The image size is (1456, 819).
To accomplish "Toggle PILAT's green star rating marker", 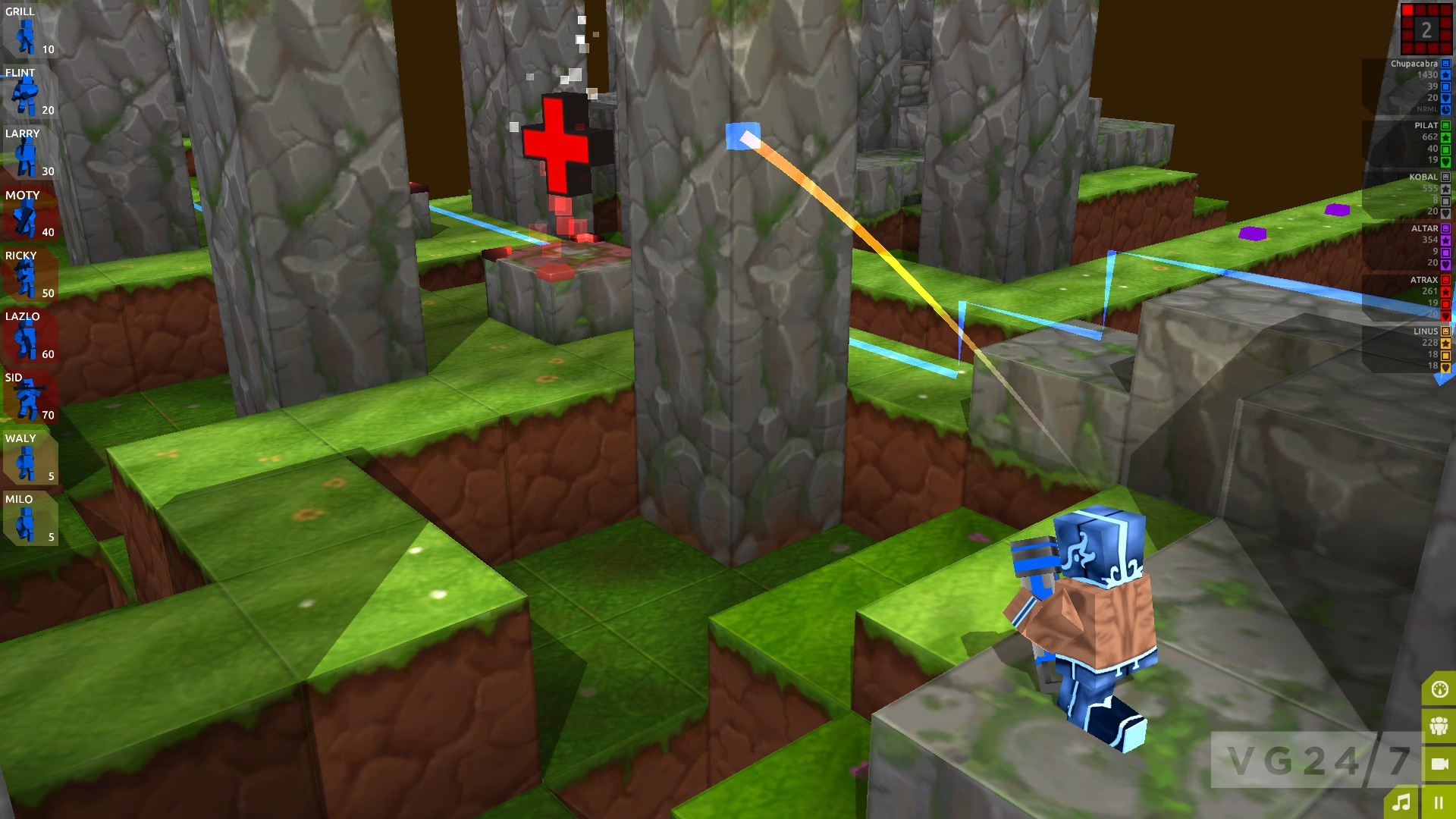I will pos(1445,136).
